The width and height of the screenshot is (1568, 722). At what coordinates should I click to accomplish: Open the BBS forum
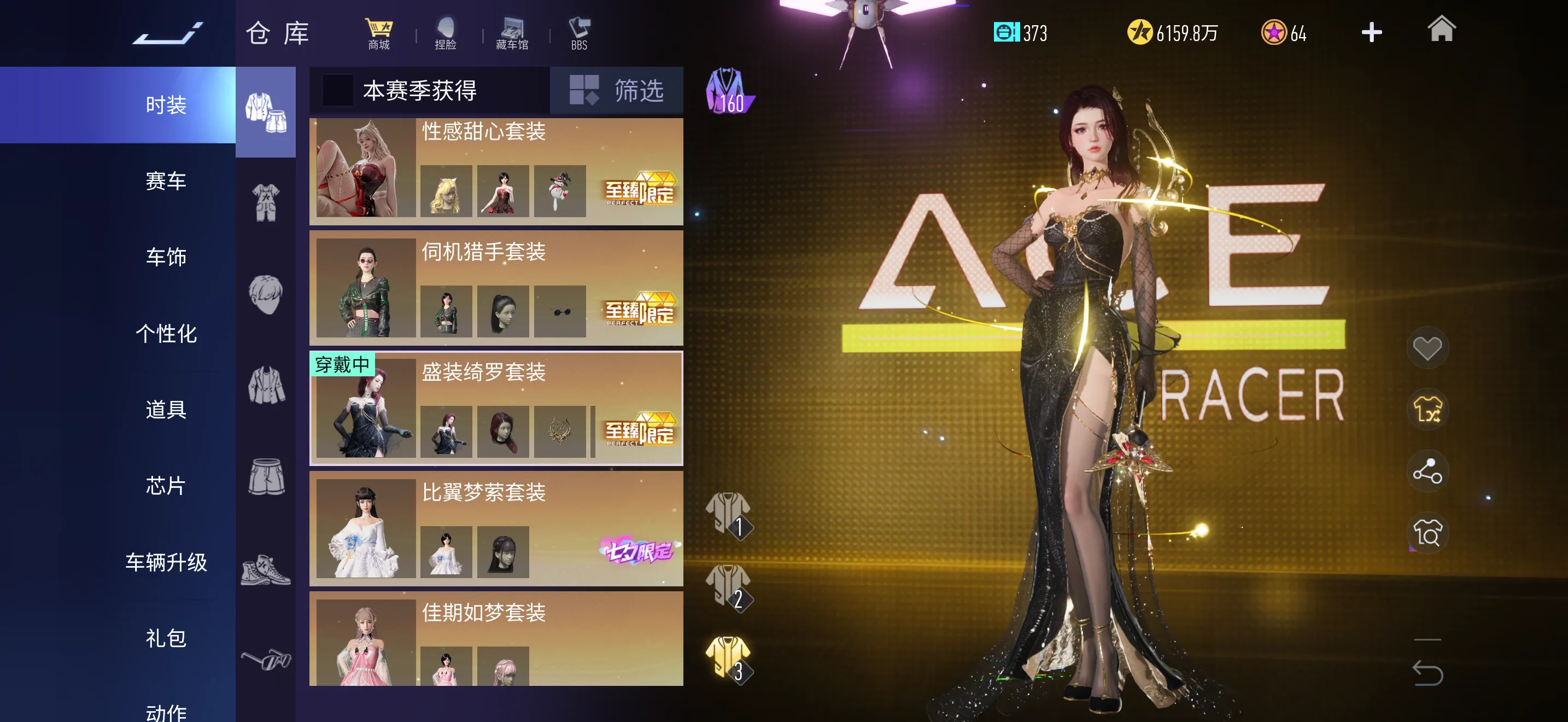click(579, 33)
